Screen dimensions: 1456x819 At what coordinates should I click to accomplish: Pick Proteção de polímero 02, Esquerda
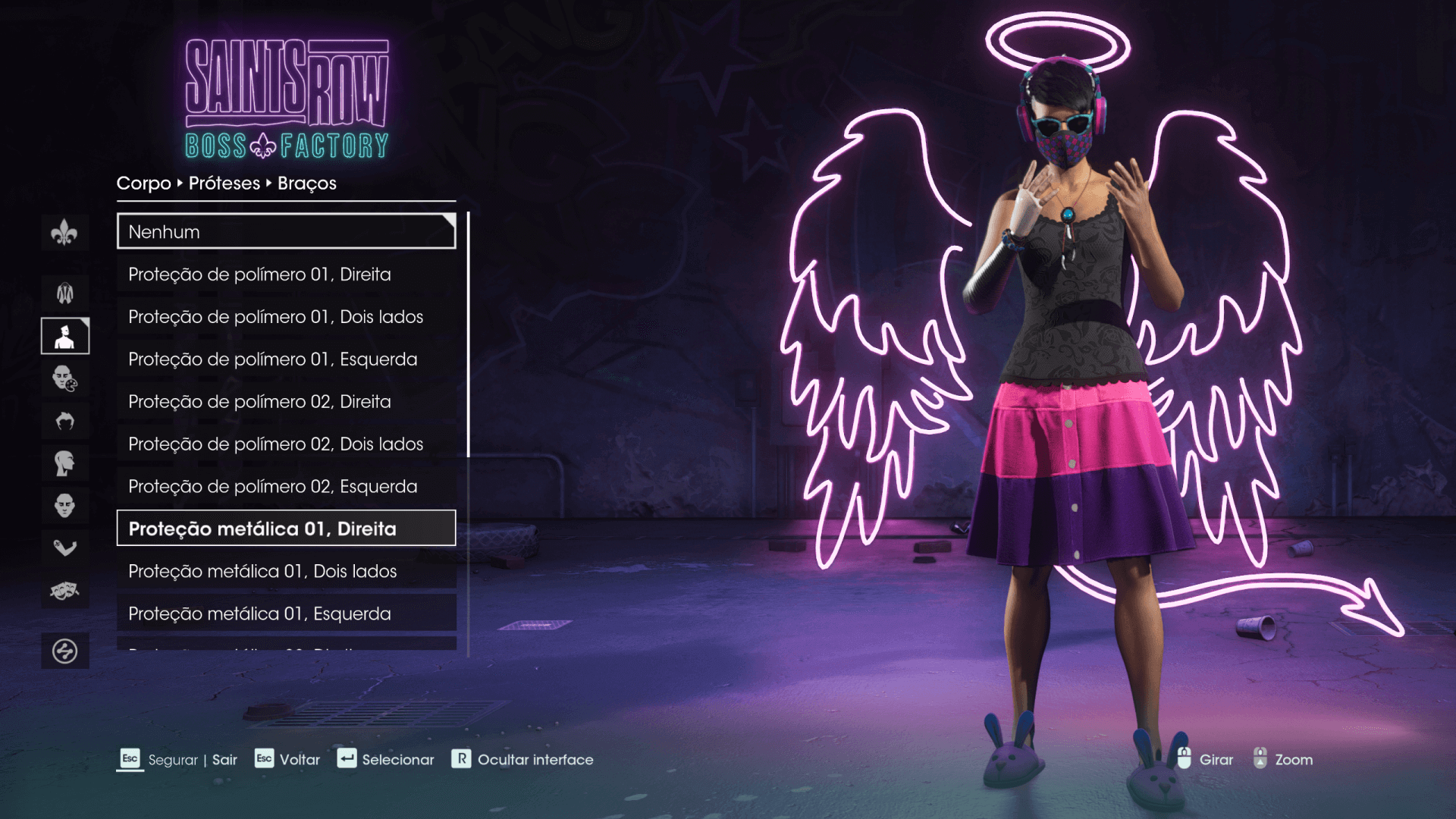(x=286, y=487)
